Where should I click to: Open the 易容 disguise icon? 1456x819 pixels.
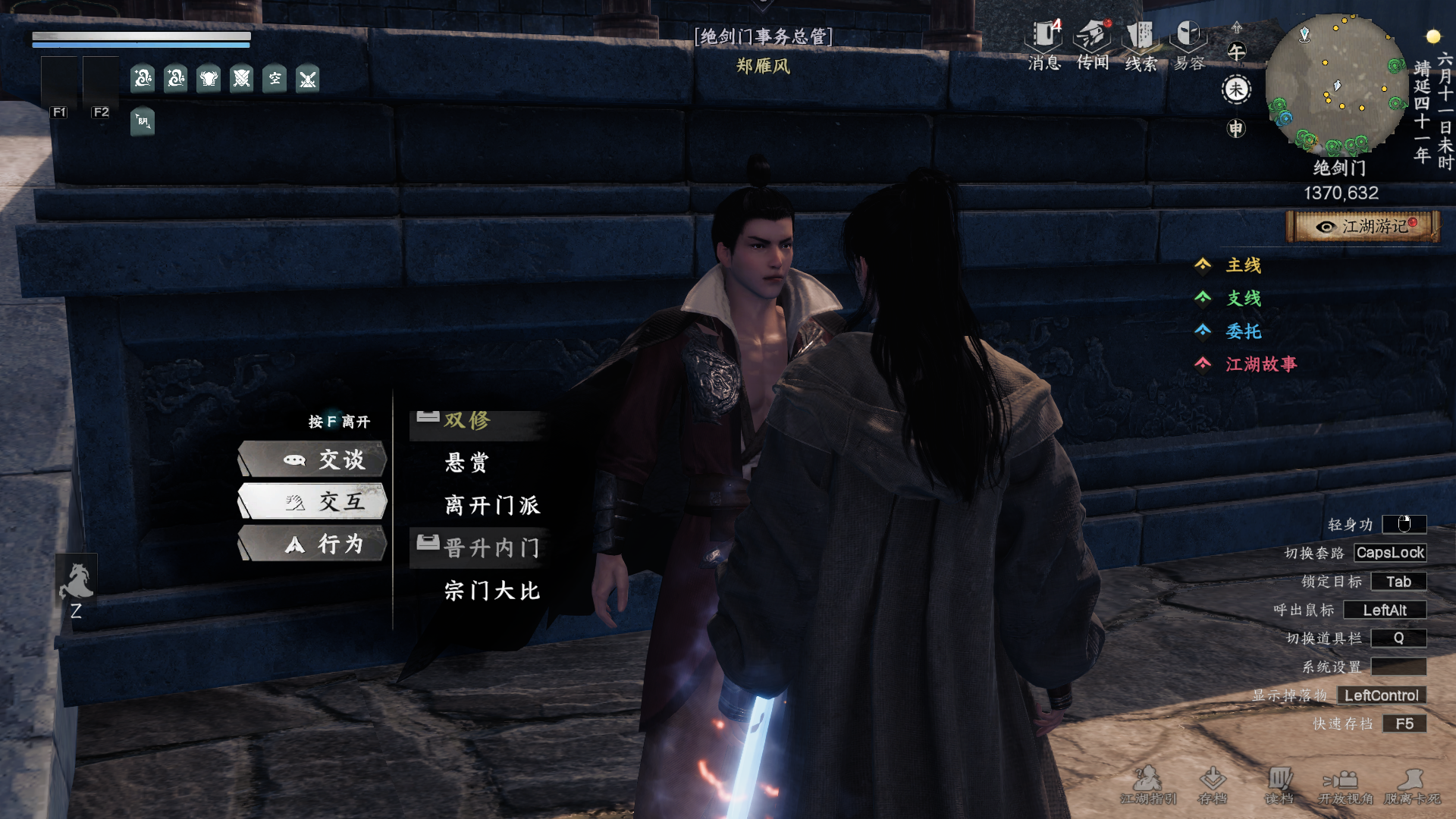pos(1188,44)
